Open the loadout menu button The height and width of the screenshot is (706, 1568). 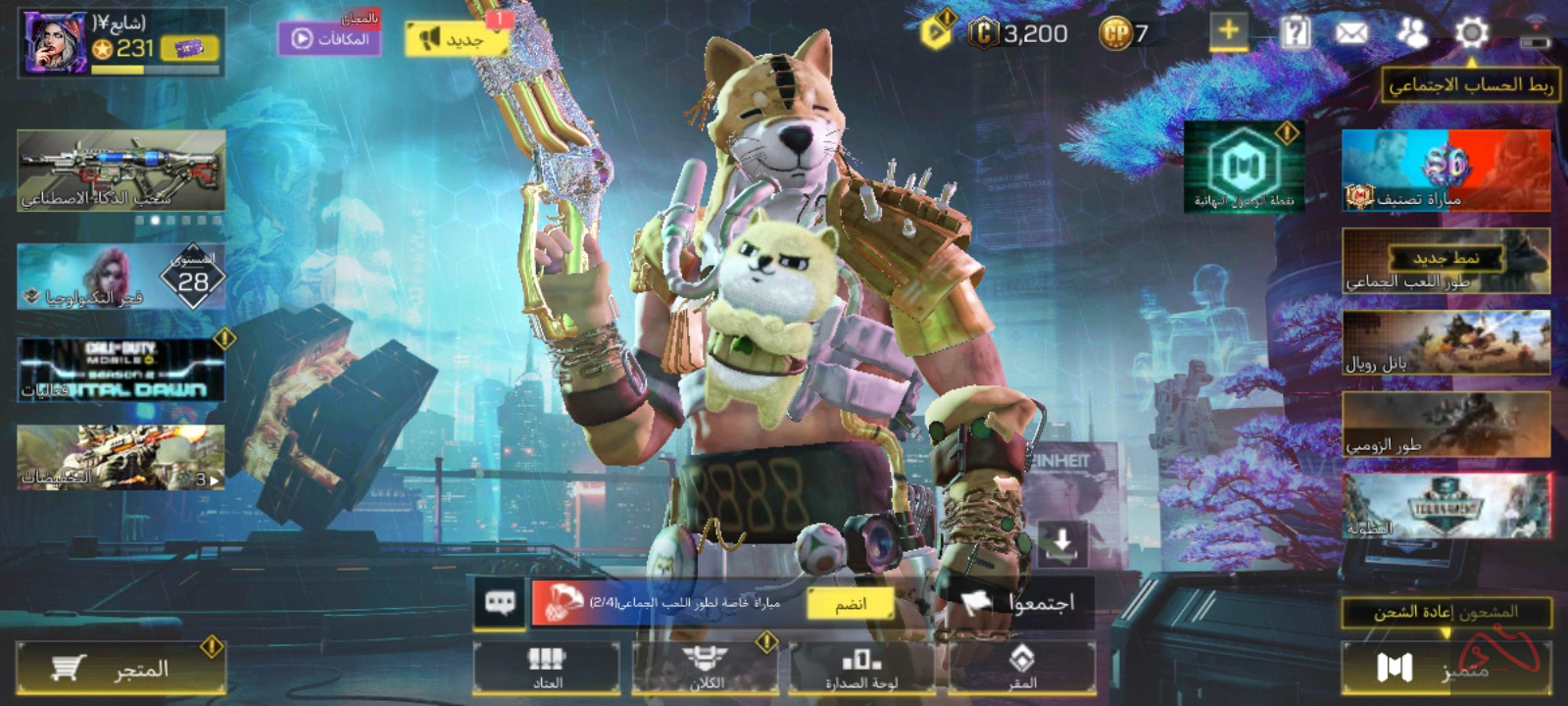tap(547, 668)
